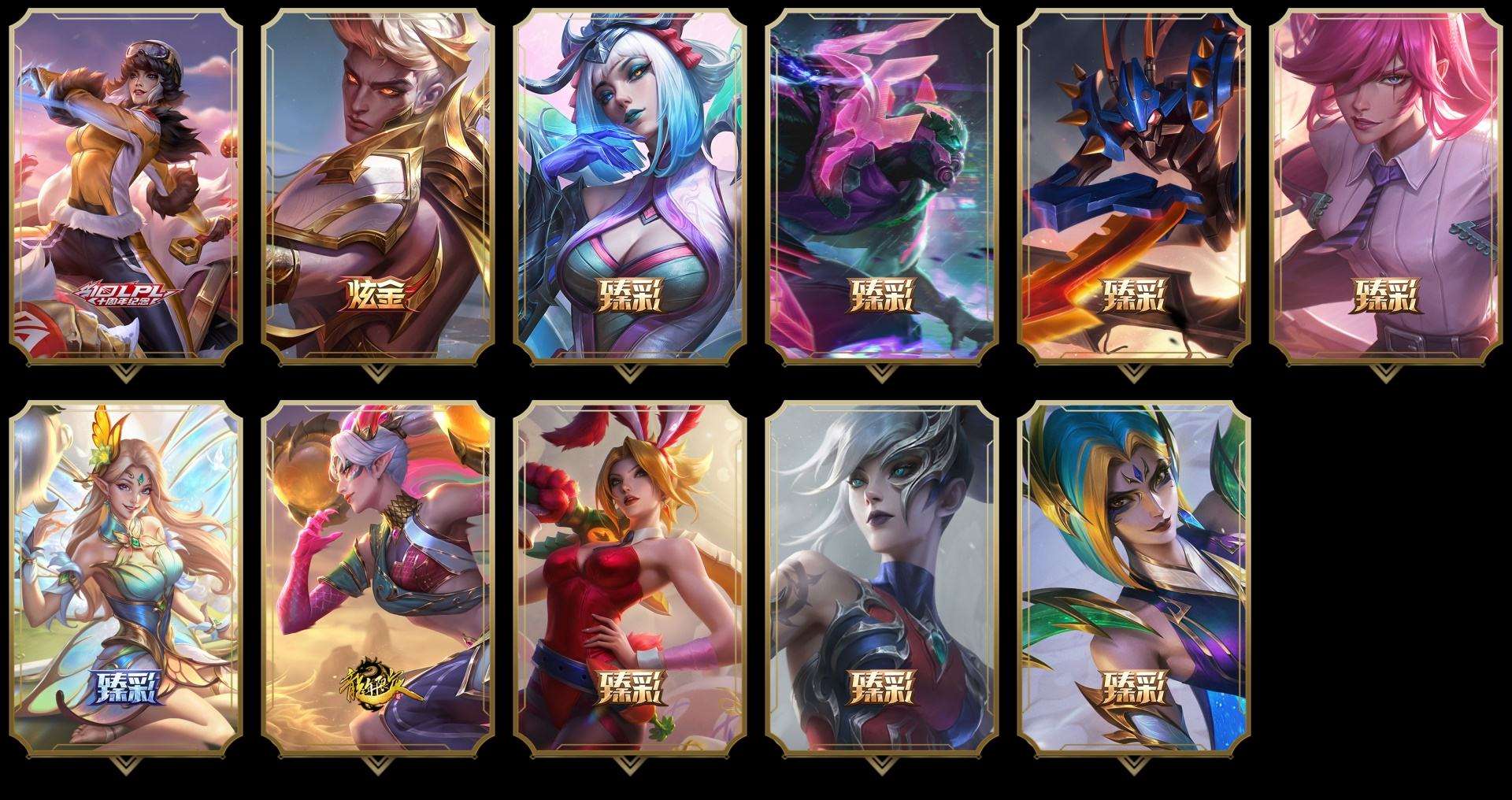Viewport: 1512px width, 800px height.
Task: Select the aviator-goggles skin card with LPL badge
Action: coord(126,187)
